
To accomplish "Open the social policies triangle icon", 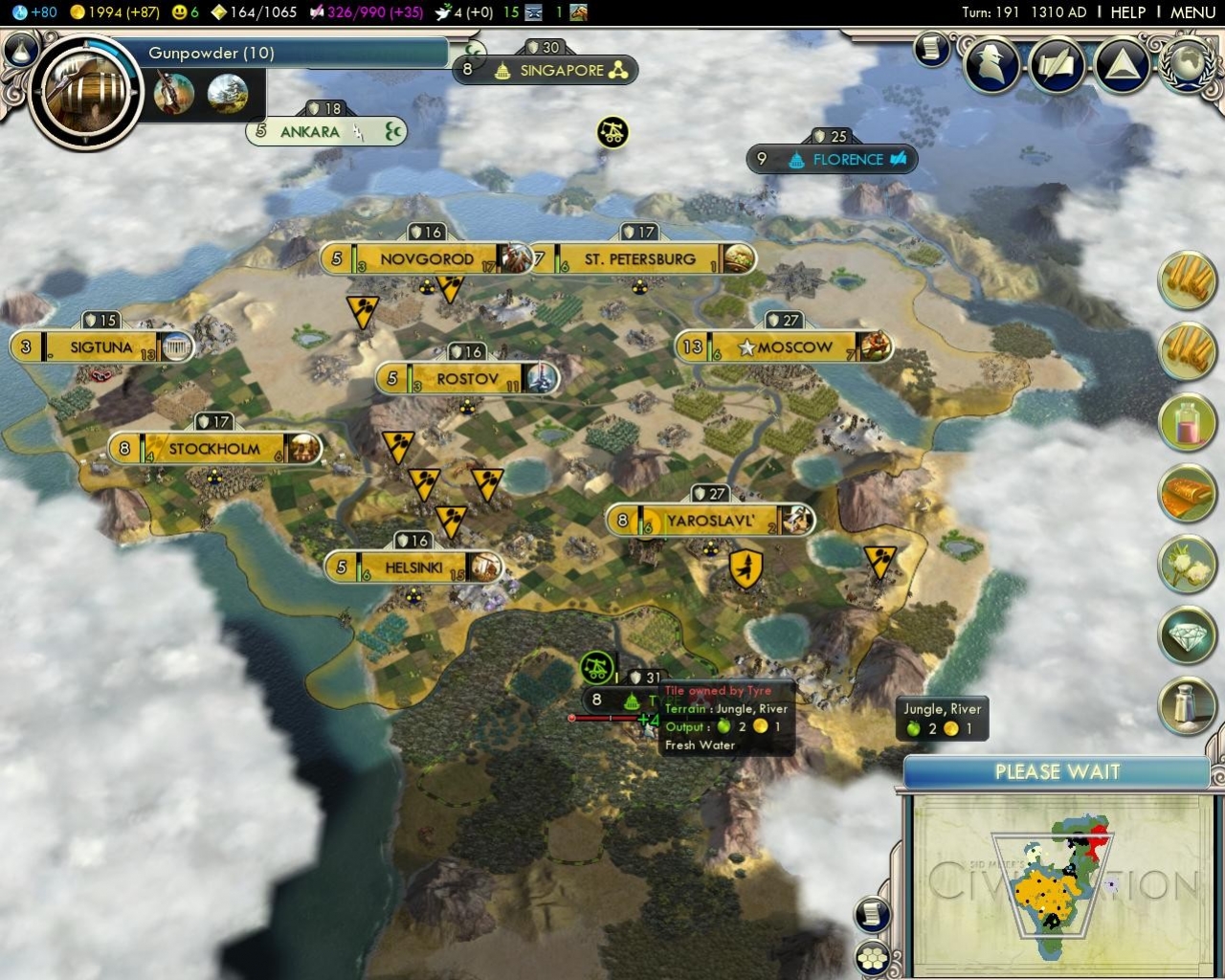I will [x=1121, y=64].
